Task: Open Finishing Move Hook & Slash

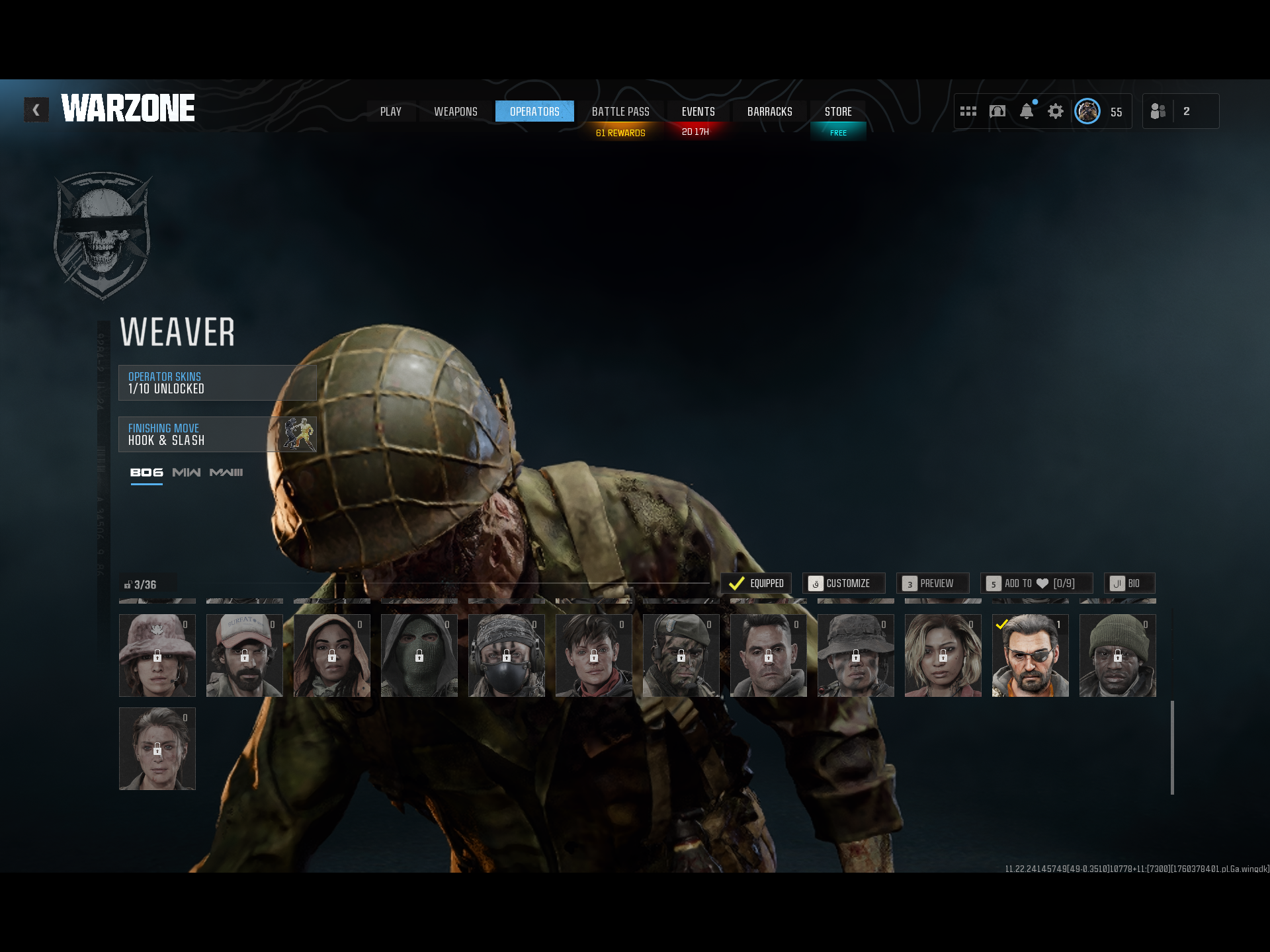Action: 217,434
